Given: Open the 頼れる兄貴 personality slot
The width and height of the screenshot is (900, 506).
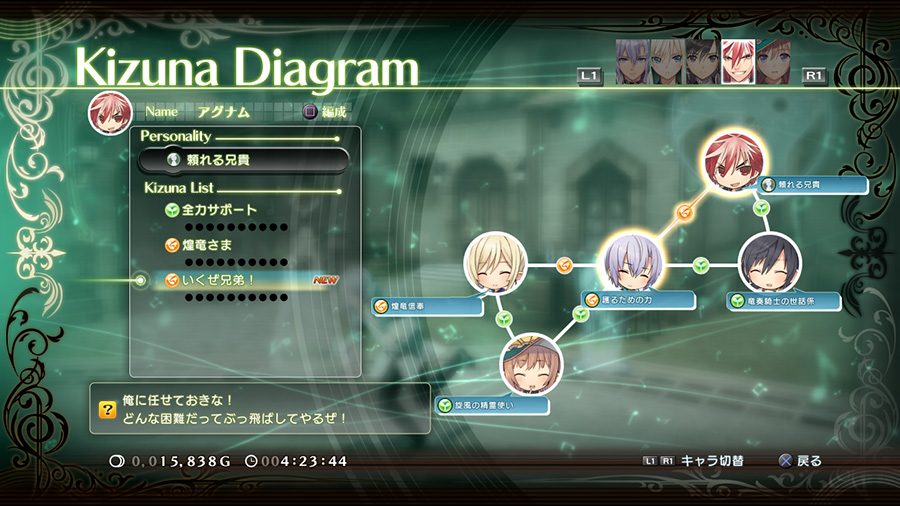Looking at the screenshot, I should pos(244,160).
